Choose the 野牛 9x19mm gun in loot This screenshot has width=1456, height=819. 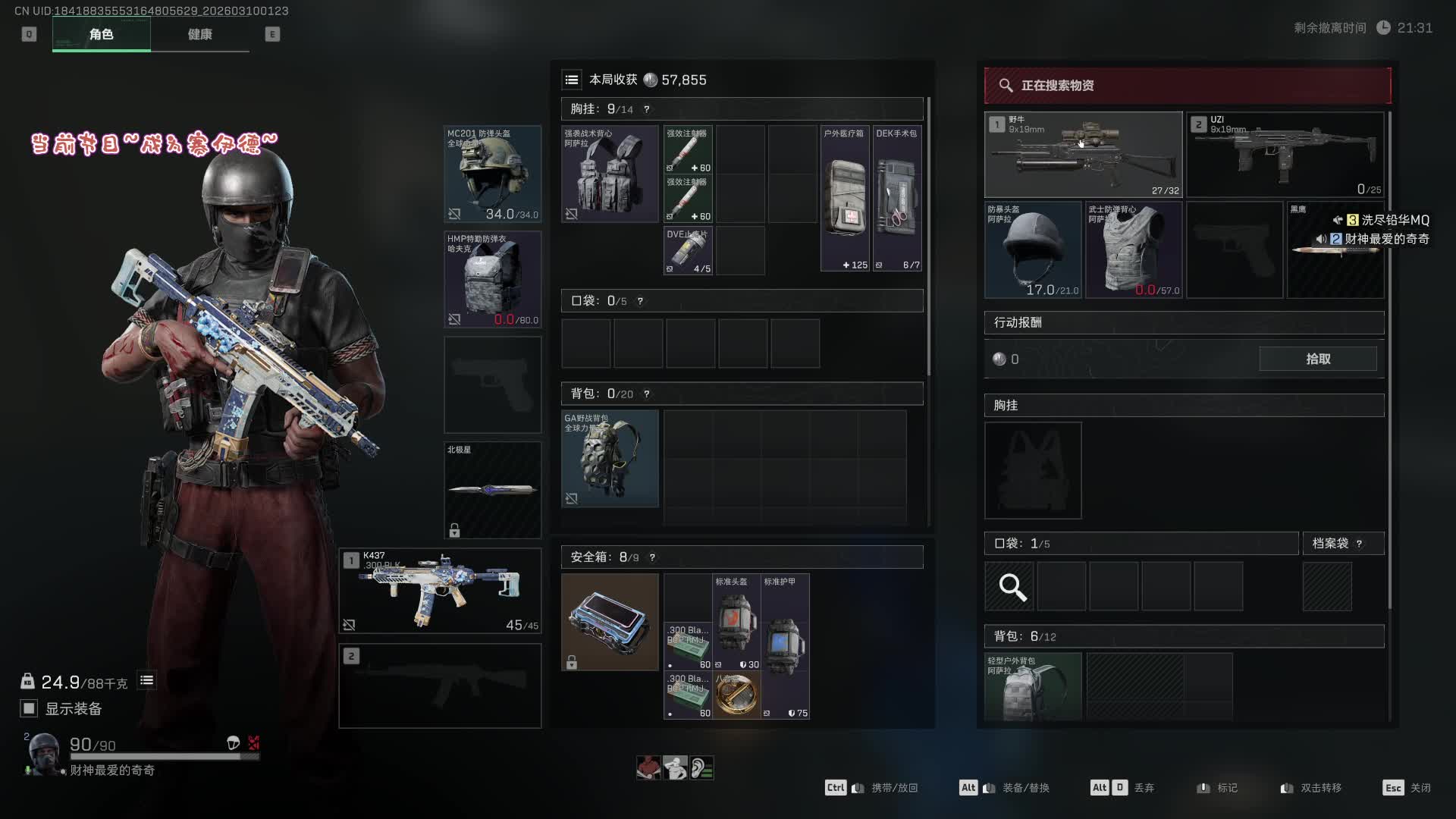click(1083, 155)
